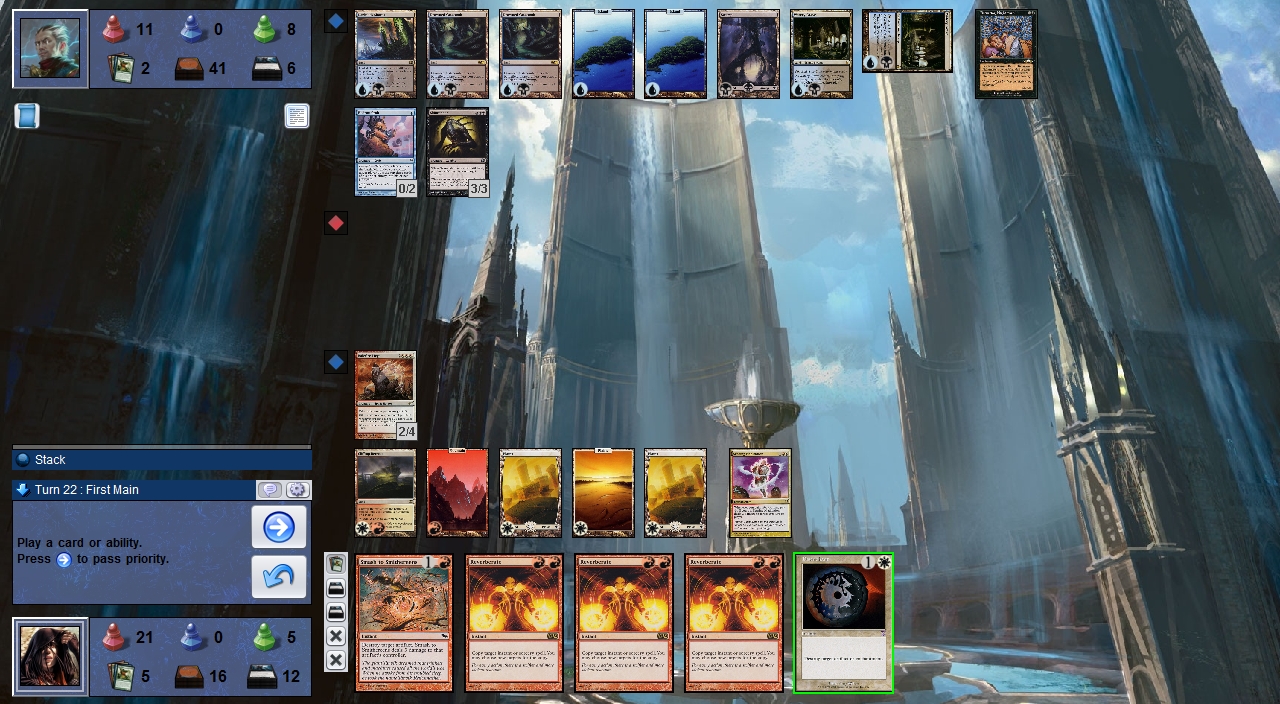Target the opponent's 3/3 black creature

pos(457,151)
